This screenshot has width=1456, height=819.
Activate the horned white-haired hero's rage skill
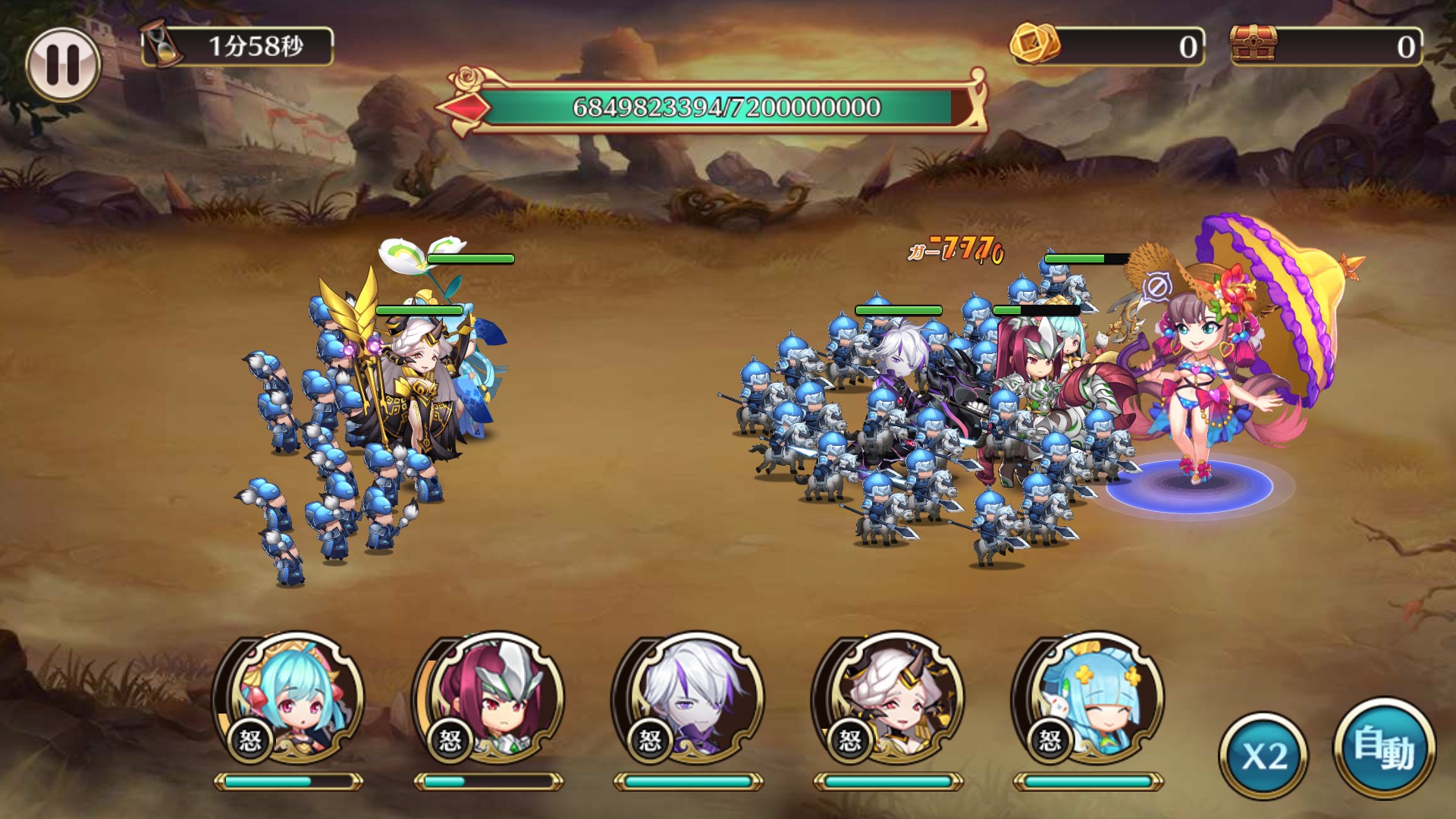(889, 701)
